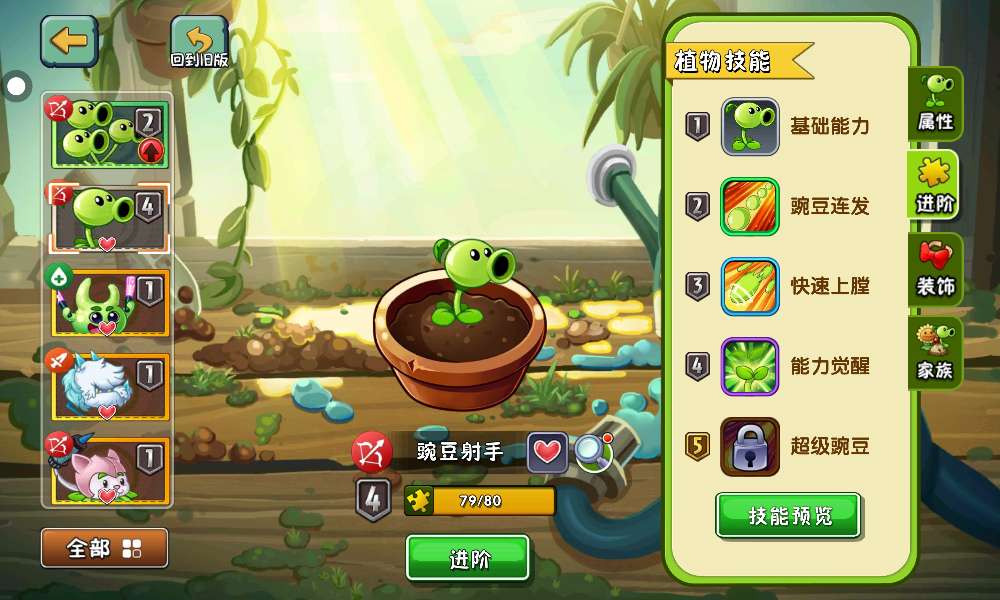Open the 家族 family tab
This screenshot has height=600, width=1000.
936,354
